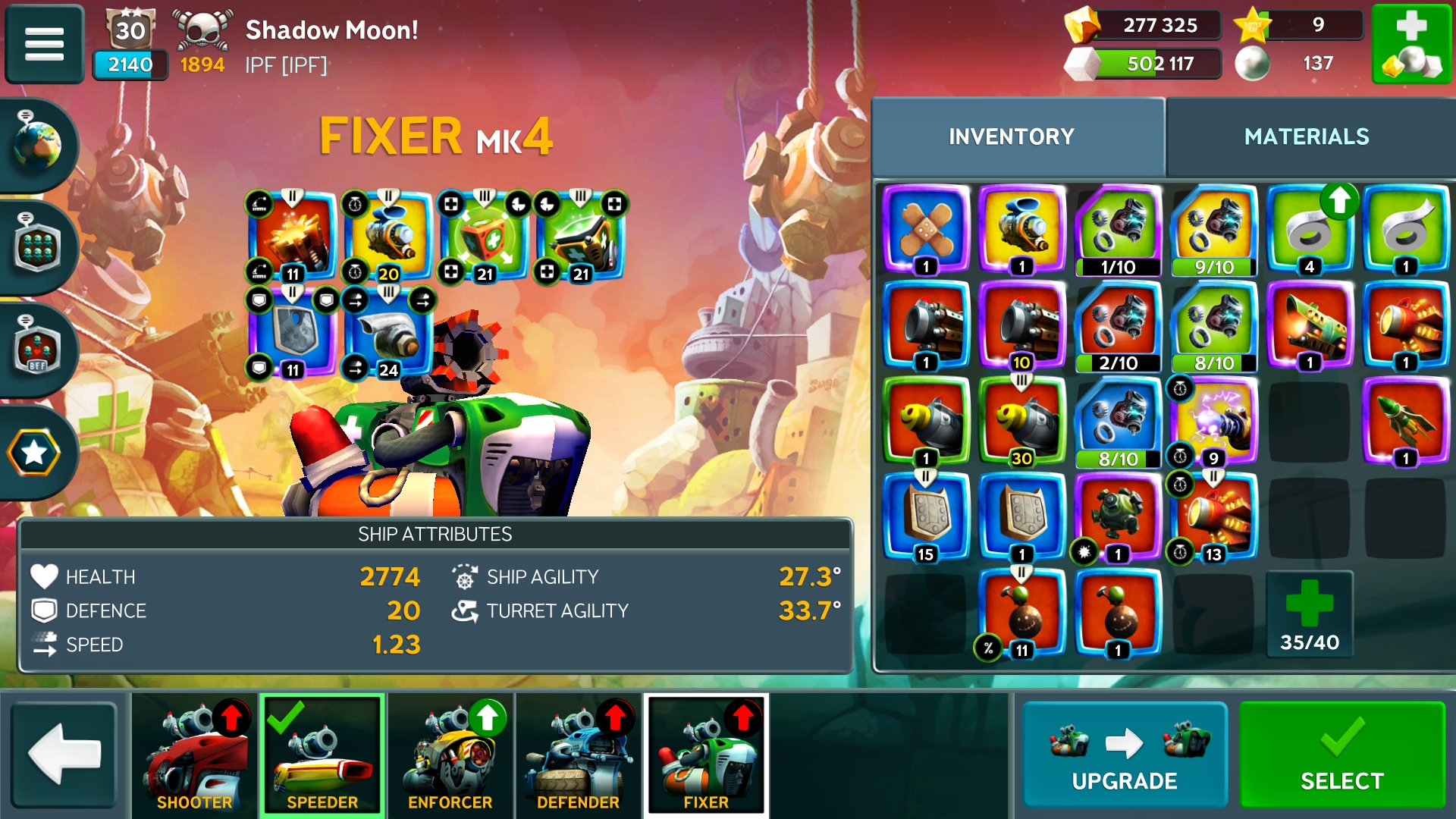Switch to the Materials tab

coord(1306,136)
